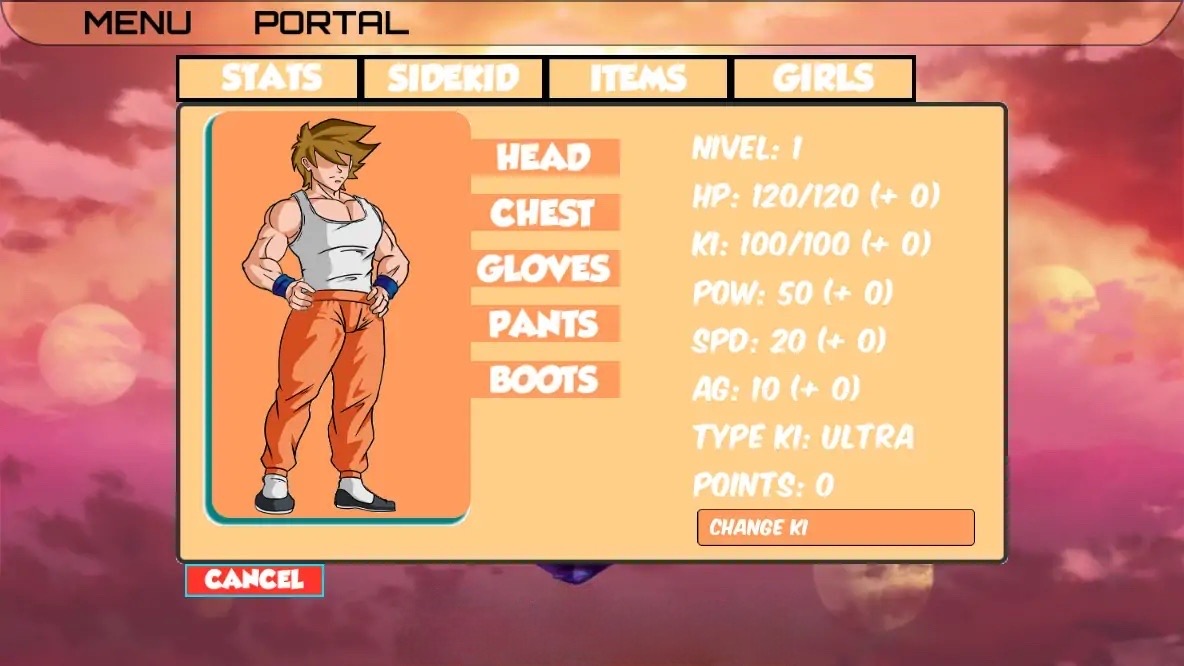
Task: Switch to the SIDEKID tab
Action: click(x=453, y=78)
